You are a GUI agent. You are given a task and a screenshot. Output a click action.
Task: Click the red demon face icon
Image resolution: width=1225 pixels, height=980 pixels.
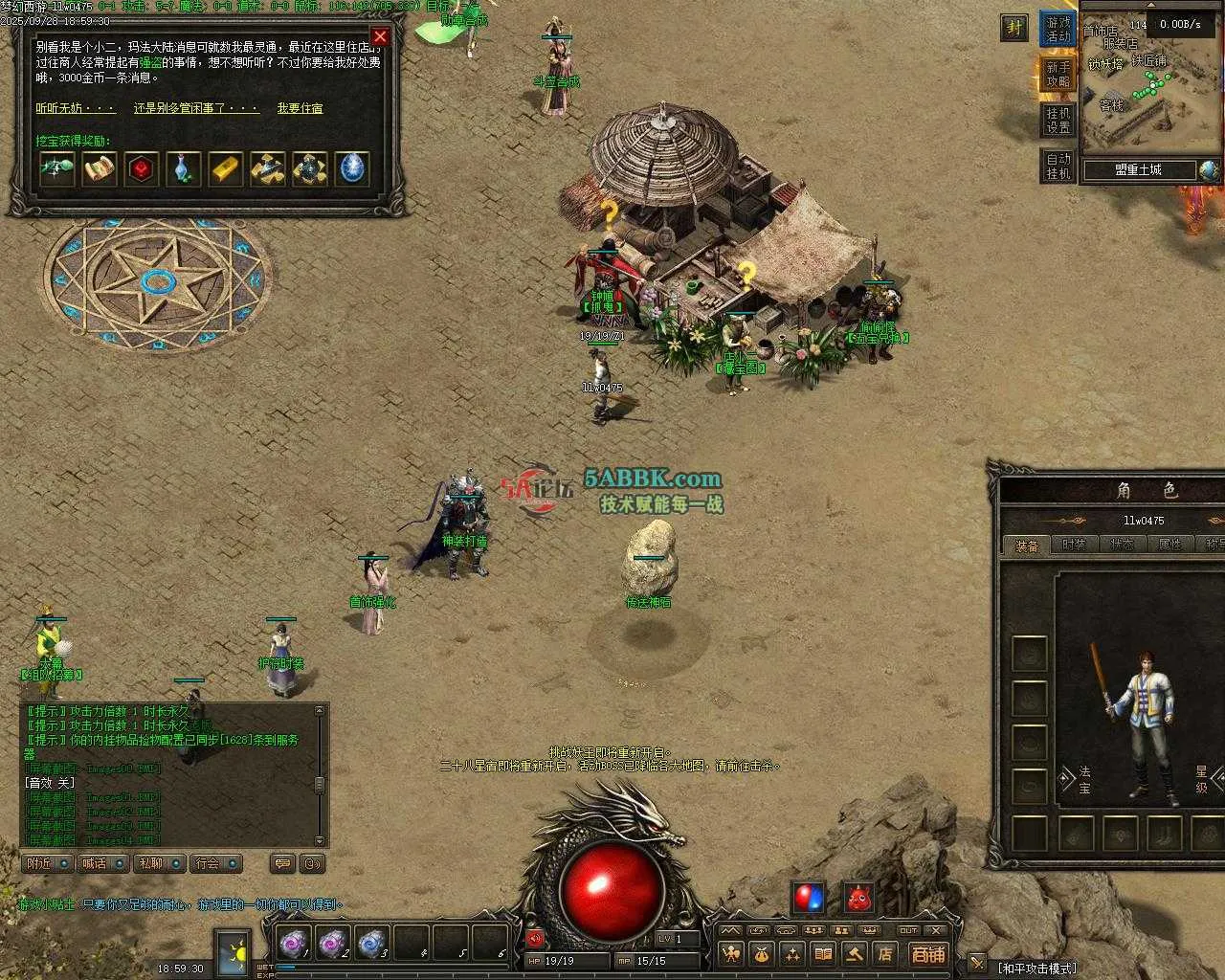858,899
